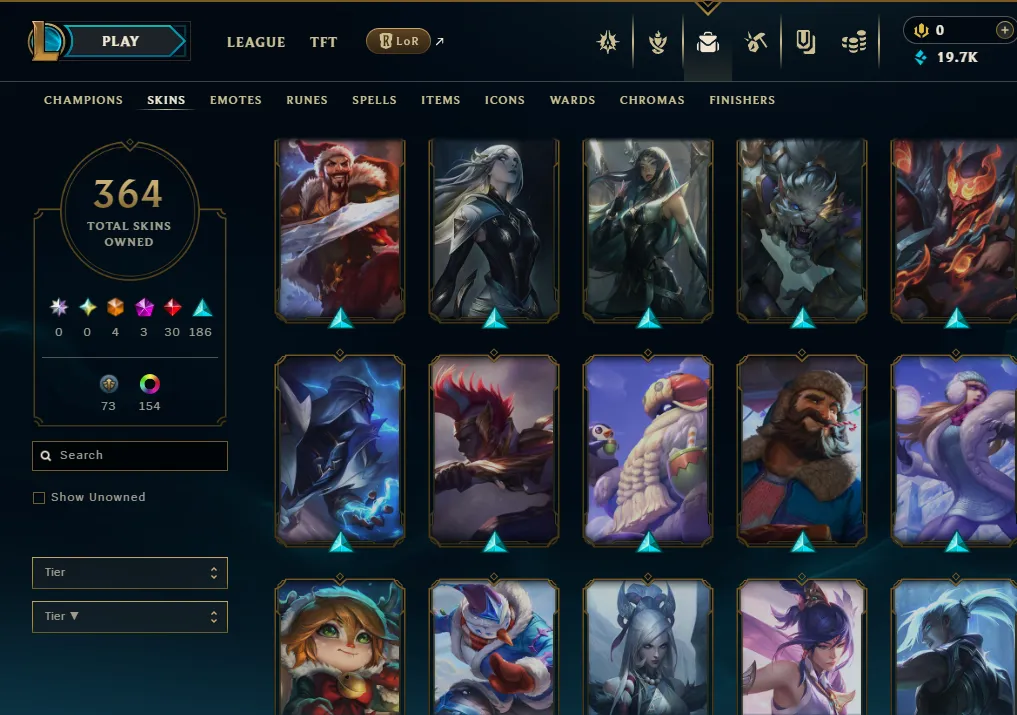Switch to the TFT section
Viewport: 1017px width, 715px height.
(323, 42)
